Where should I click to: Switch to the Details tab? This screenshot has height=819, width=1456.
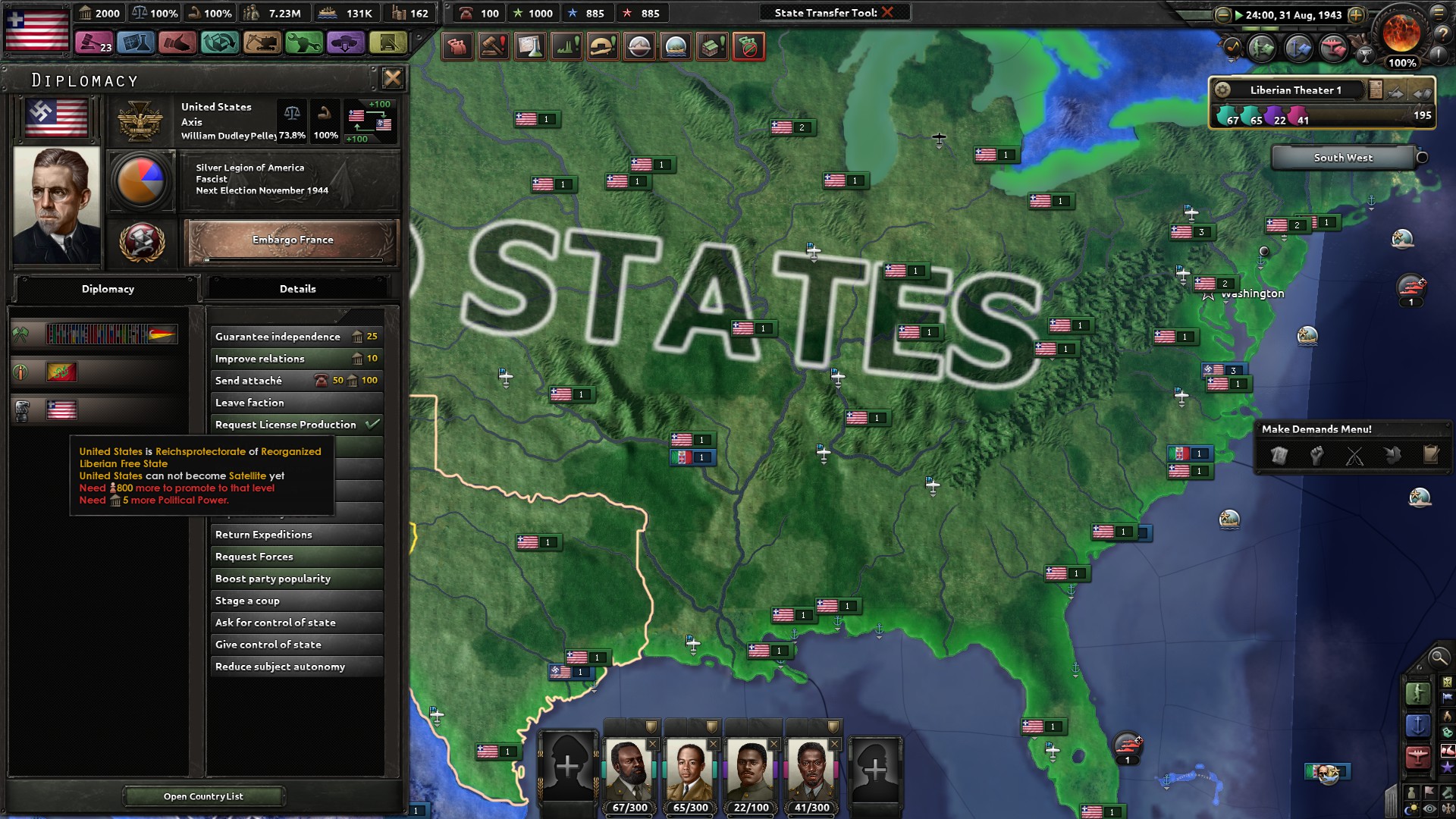(x=297, y=289)
